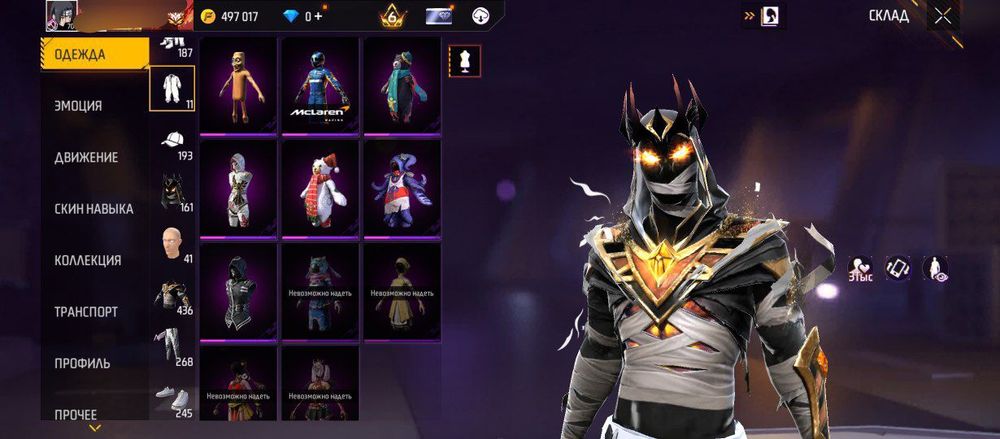Open the Коллекция tab
The width and height of the screenshot is (1000, 439).
click(87, 260)
